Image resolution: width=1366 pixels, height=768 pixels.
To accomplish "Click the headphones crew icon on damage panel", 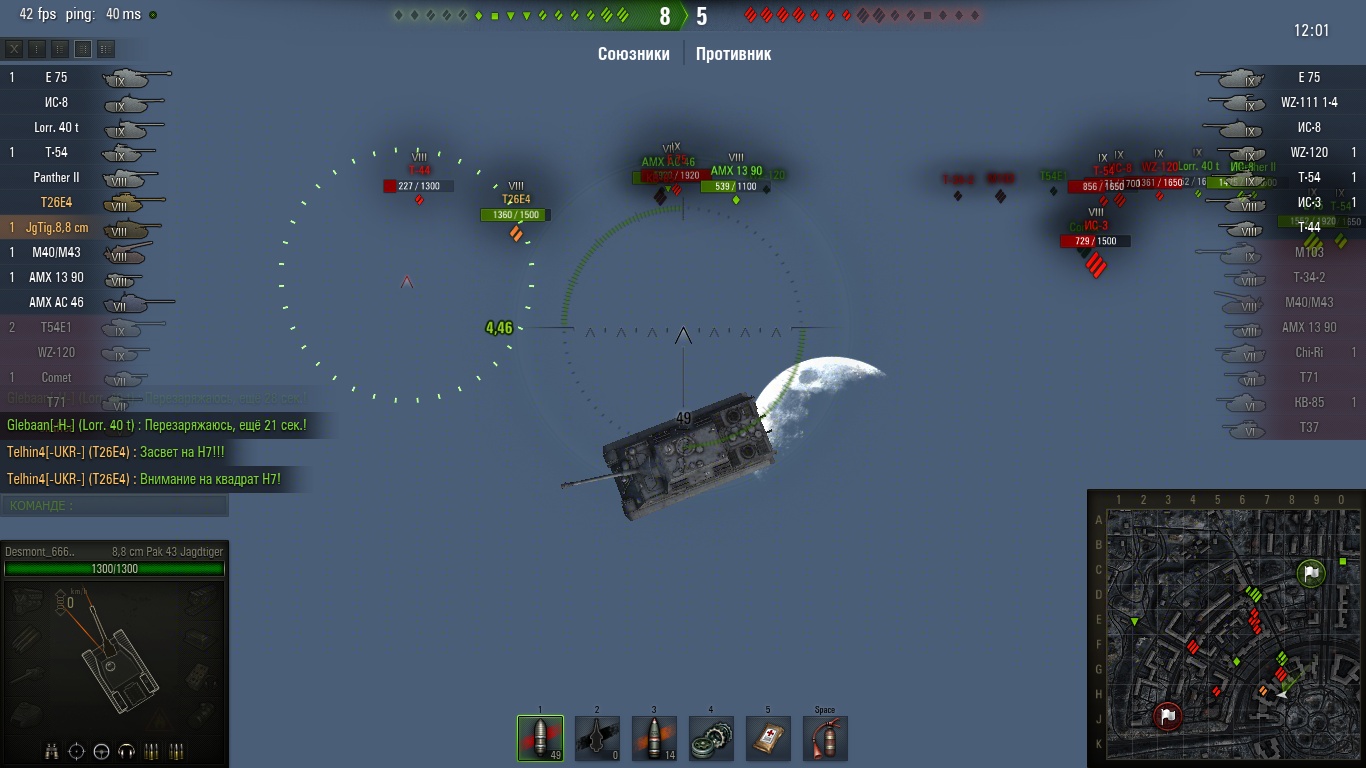I will 126,752.
